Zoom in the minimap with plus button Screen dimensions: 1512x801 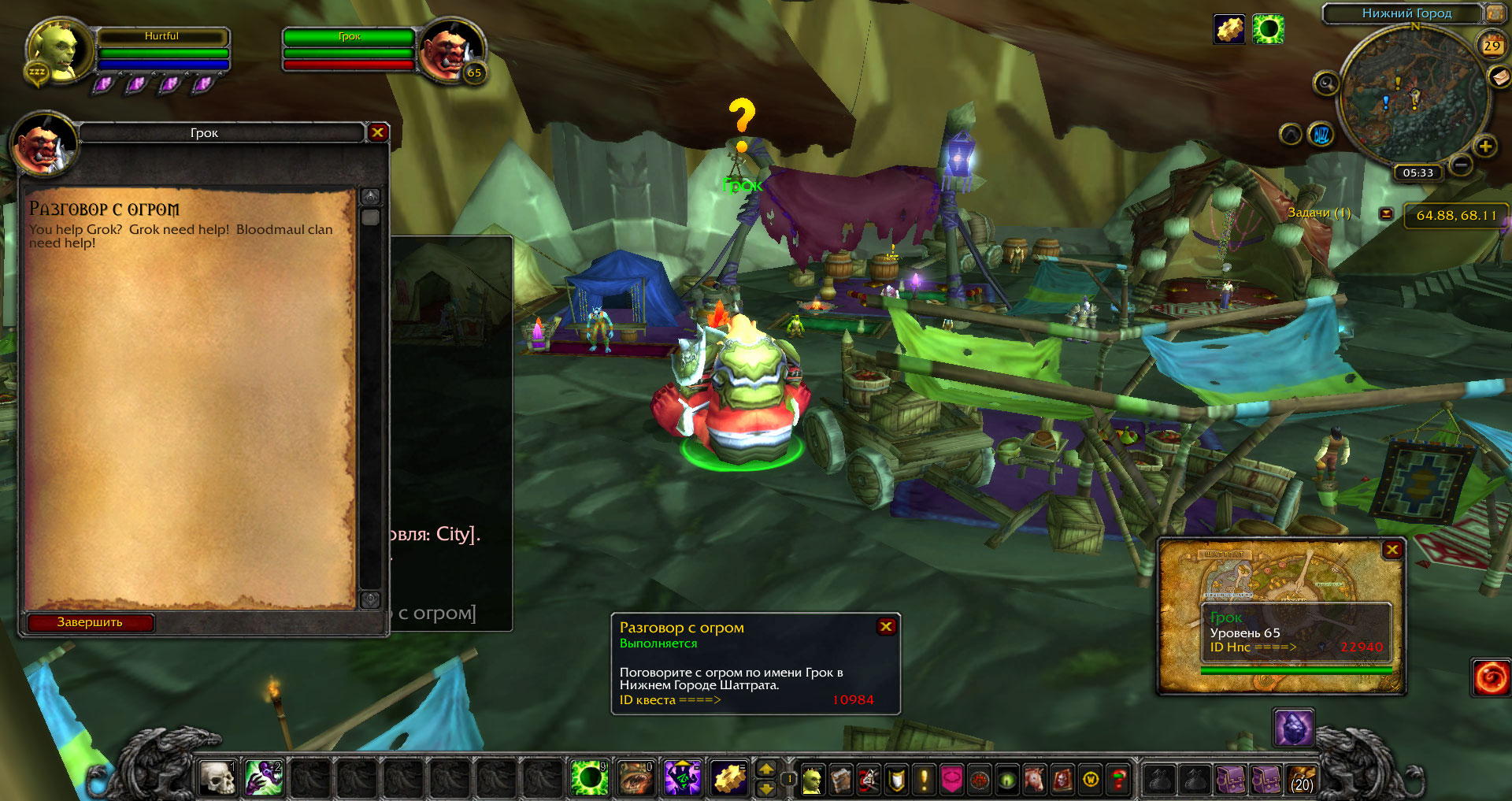(x=1485, y=146)
